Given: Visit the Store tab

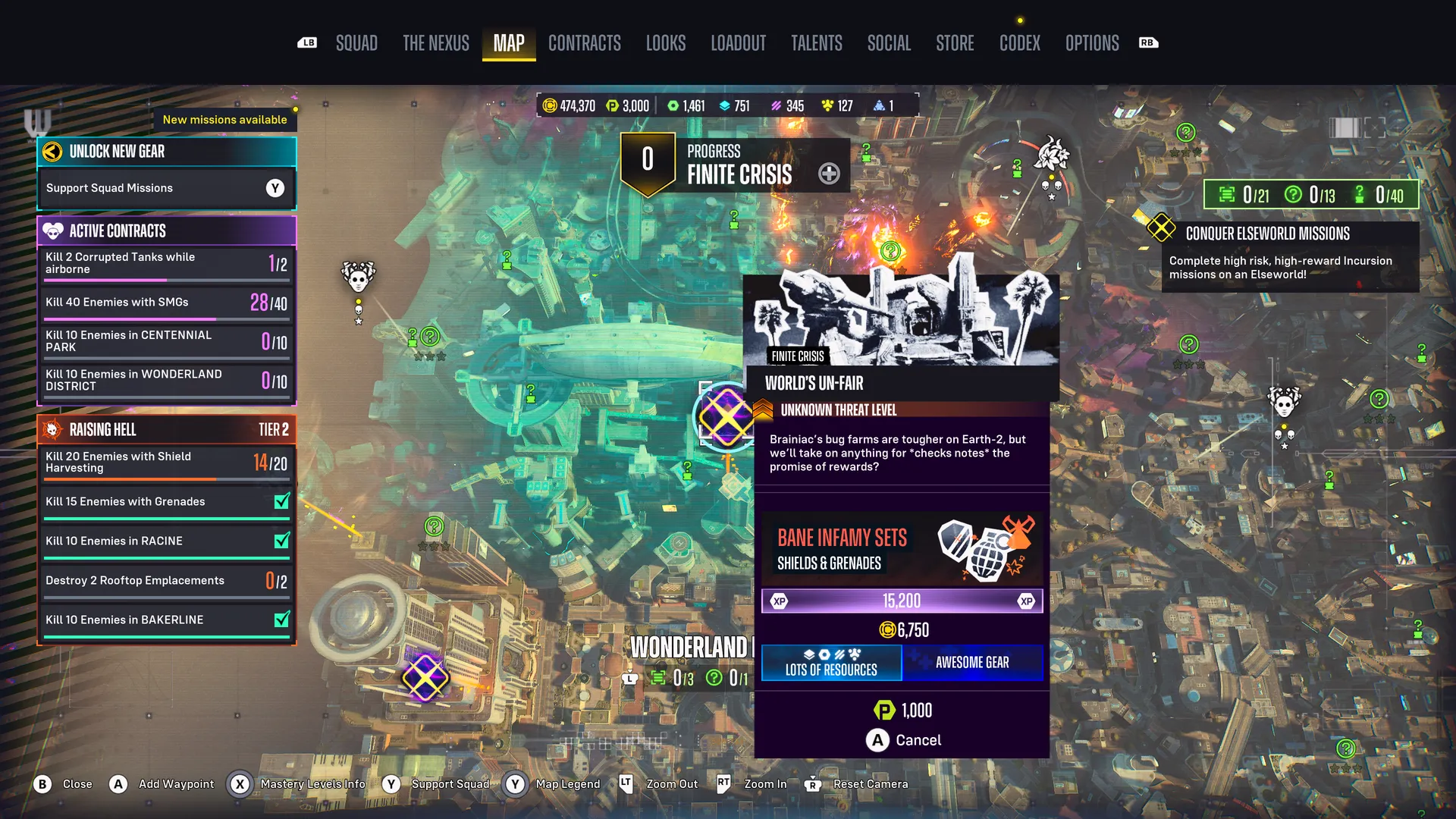Looking at the screenshot, I should pyautogui.click(x=955, y=43).
